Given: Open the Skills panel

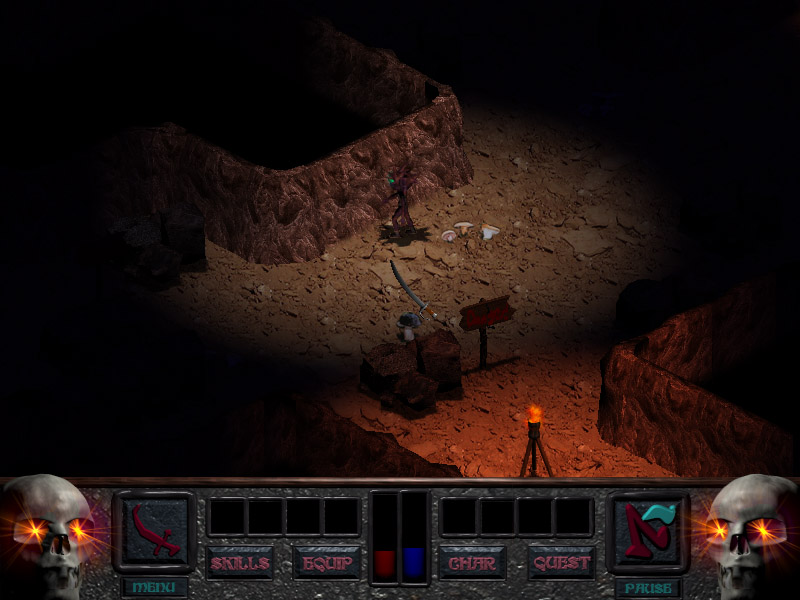Looking at the screenshot, I should coord(240,563).
